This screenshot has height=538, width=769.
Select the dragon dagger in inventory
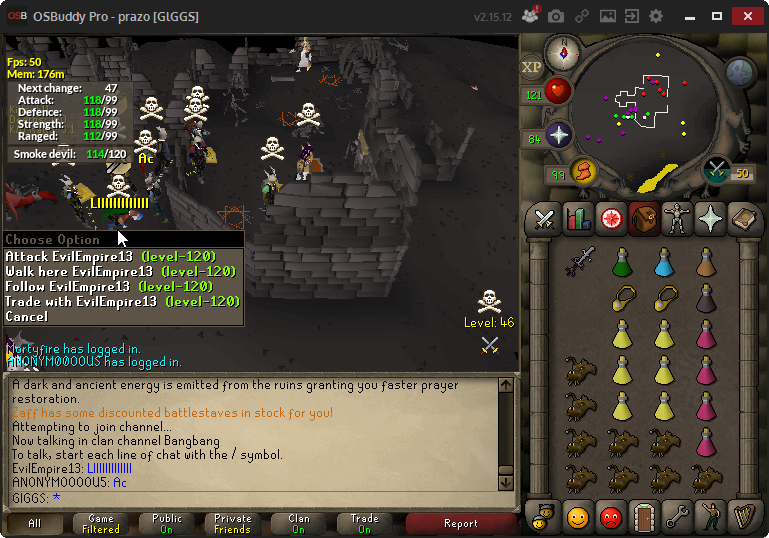(580, 261)
